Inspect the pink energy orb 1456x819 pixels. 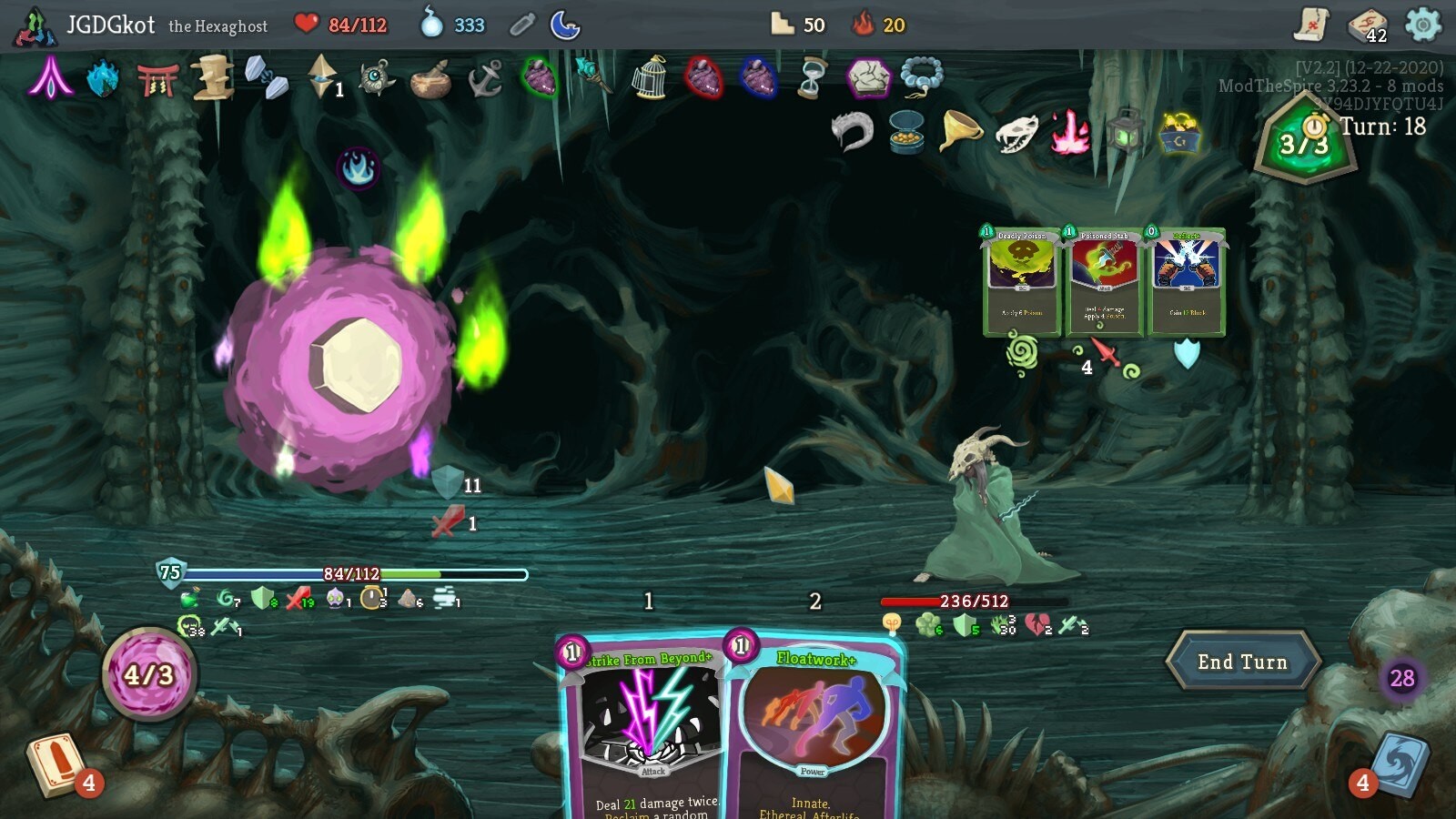coord(148,674)
